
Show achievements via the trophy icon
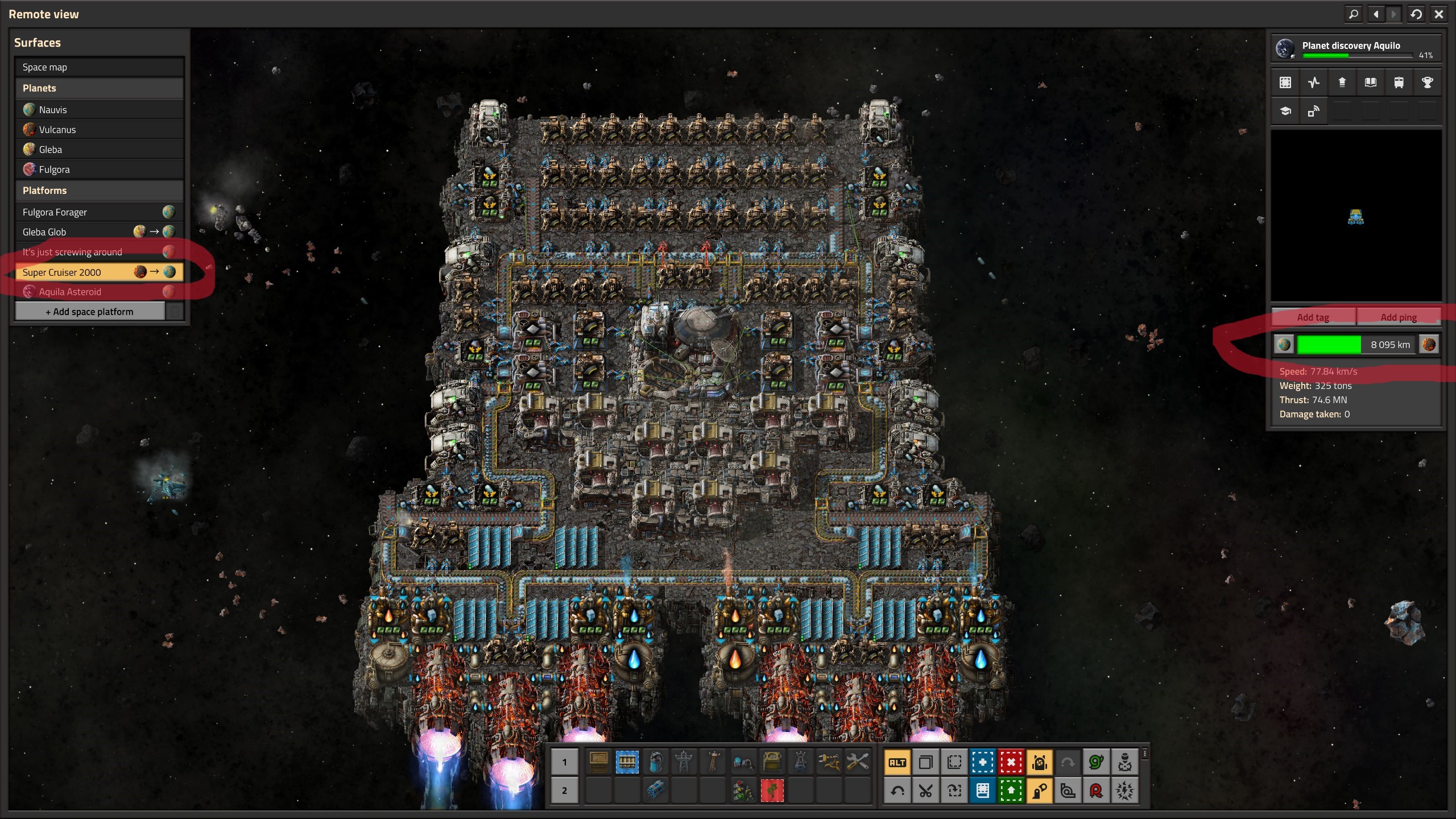point(1427,83)
